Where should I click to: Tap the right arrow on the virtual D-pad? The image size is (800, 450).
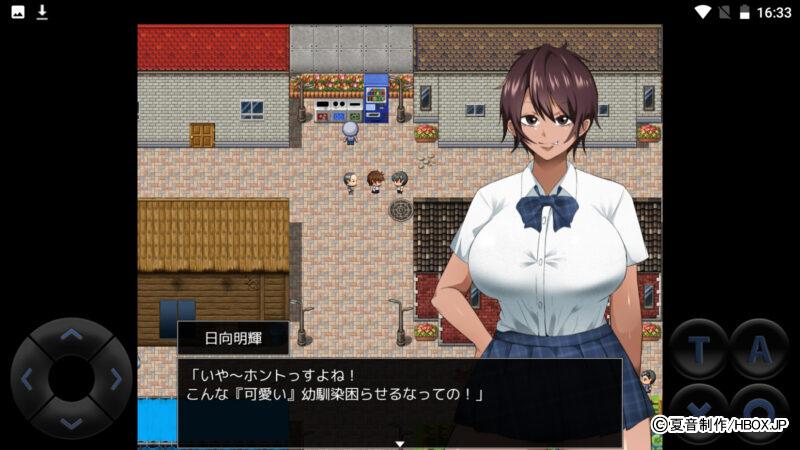(115, 379)
